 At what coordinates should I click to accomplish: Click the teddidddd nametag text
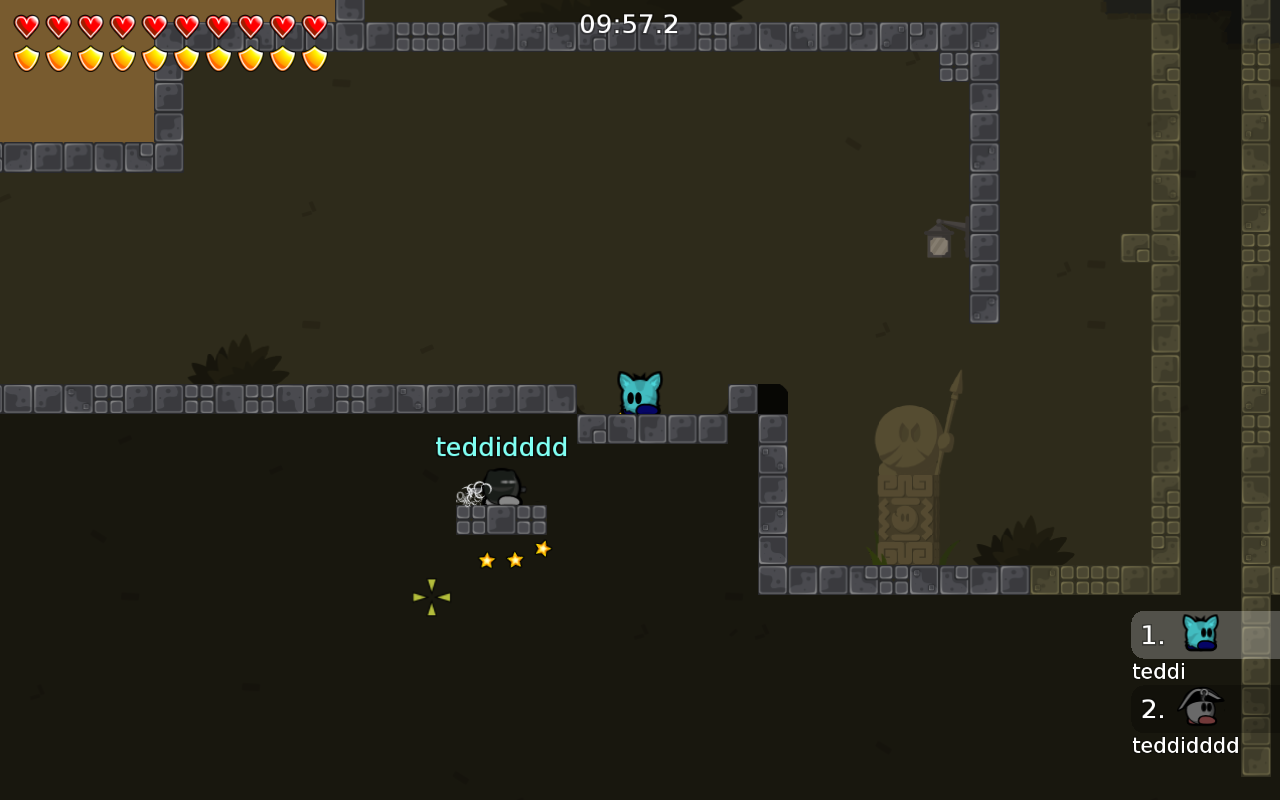[x=501, y=447]
